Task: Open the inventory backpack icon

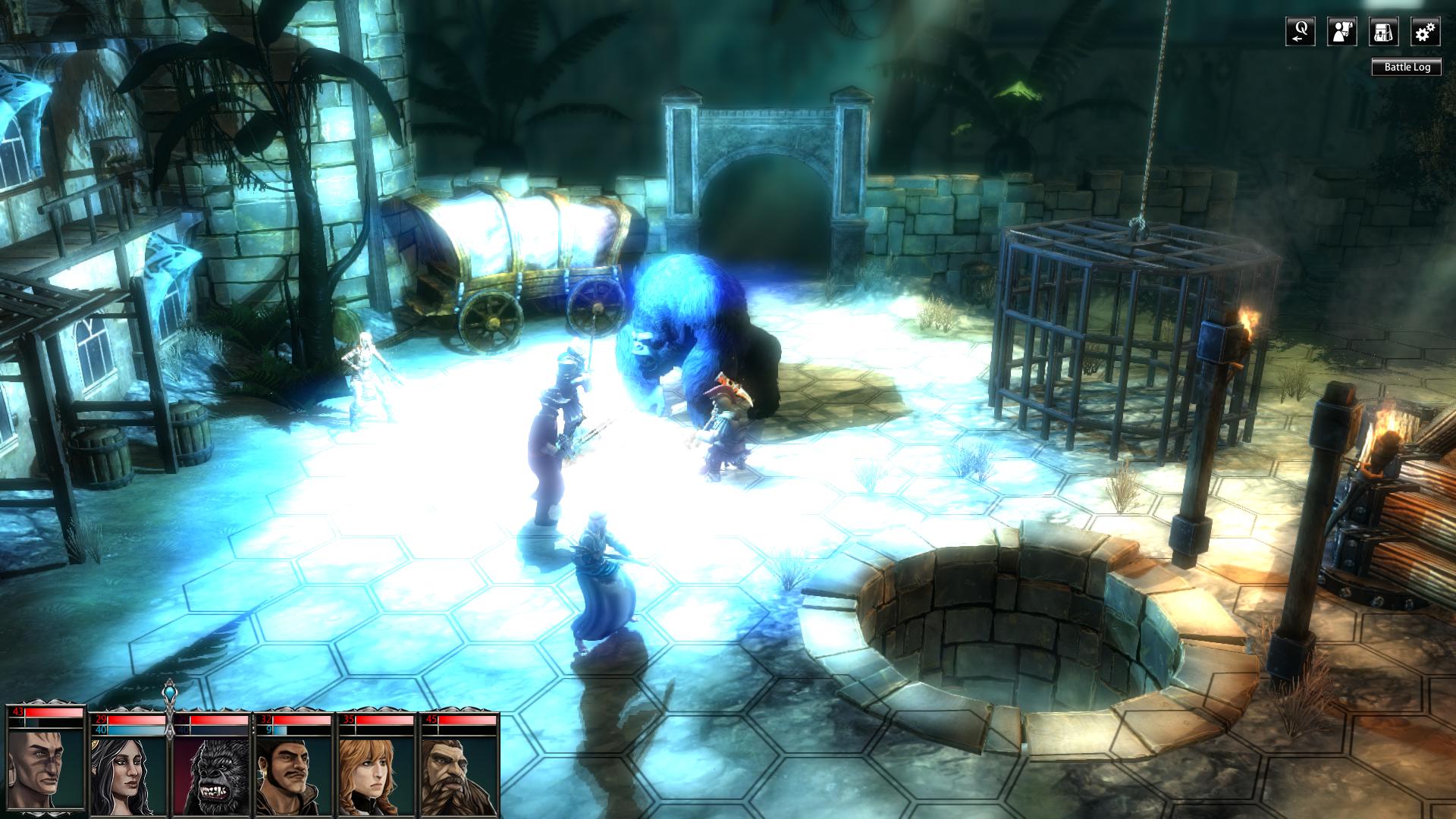Action: [1382, 30]
